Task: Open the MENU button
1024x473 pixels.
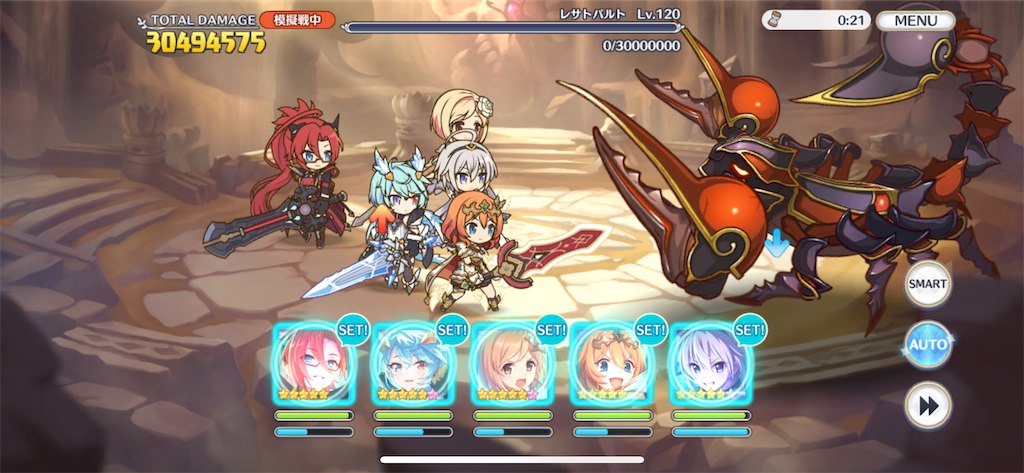Action: tap(915, 21)
